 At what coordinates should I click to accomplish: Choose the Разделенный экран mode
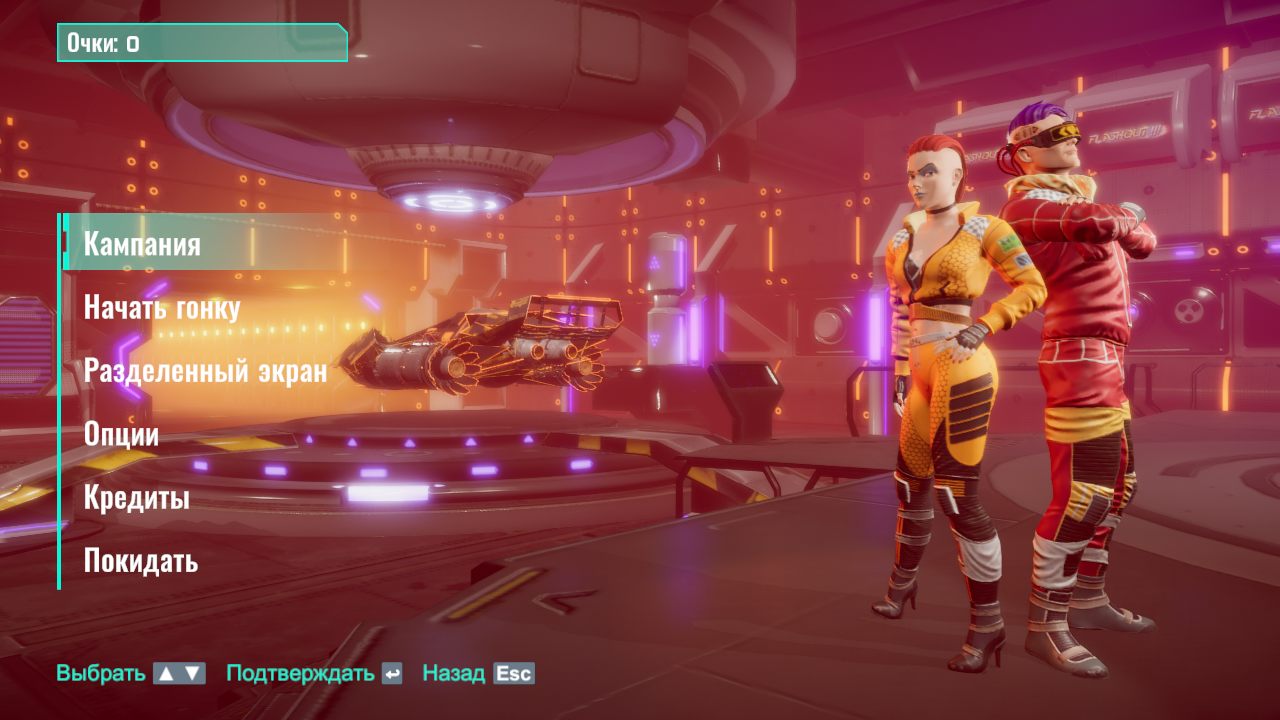pyautogui.click(x=205, y=371)
